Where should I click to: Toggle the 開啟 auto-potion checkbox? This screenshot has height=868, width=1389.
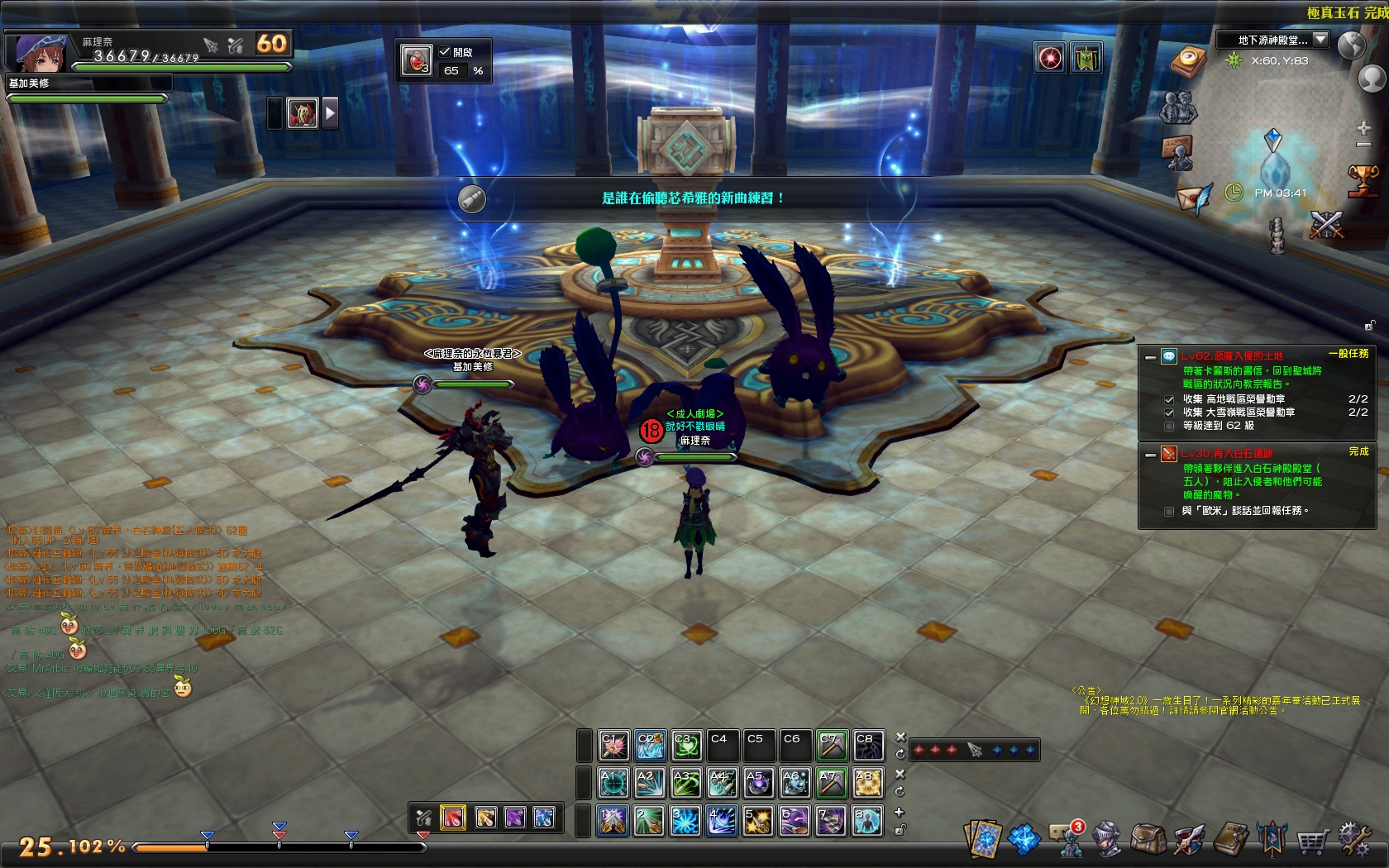pos(444,51)
